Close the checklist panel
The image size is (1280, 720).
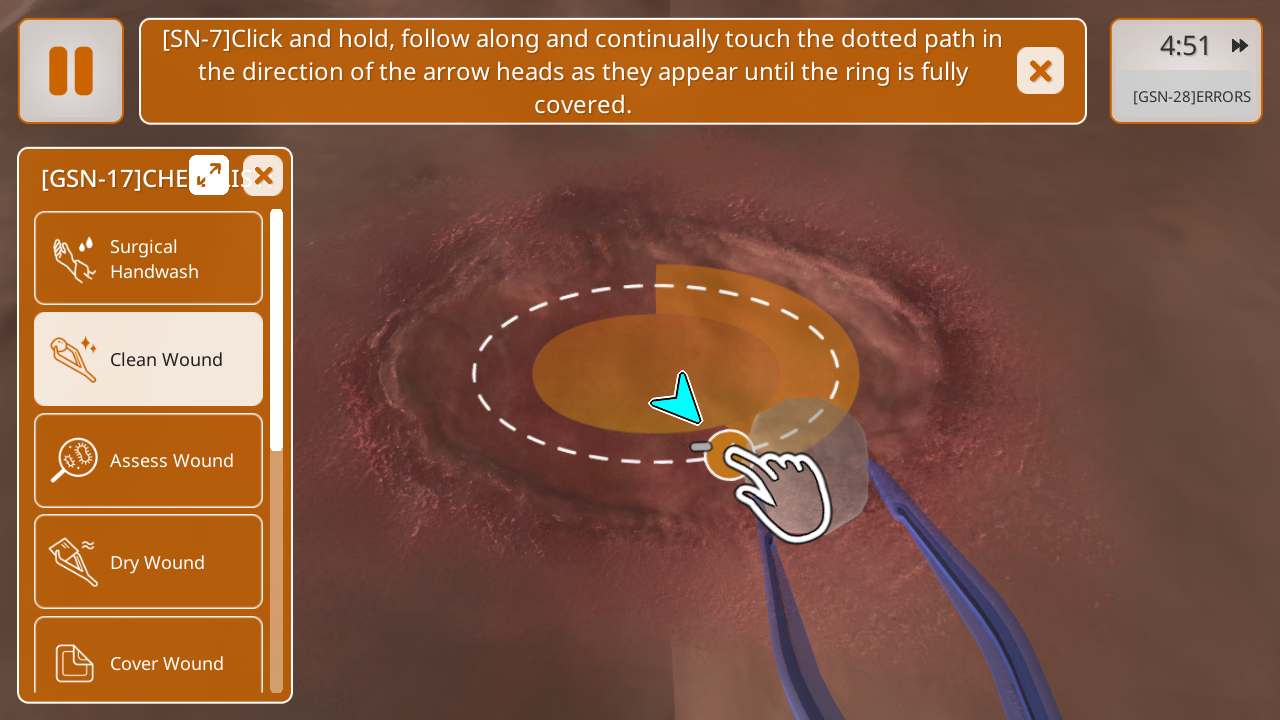click(263, 175)
